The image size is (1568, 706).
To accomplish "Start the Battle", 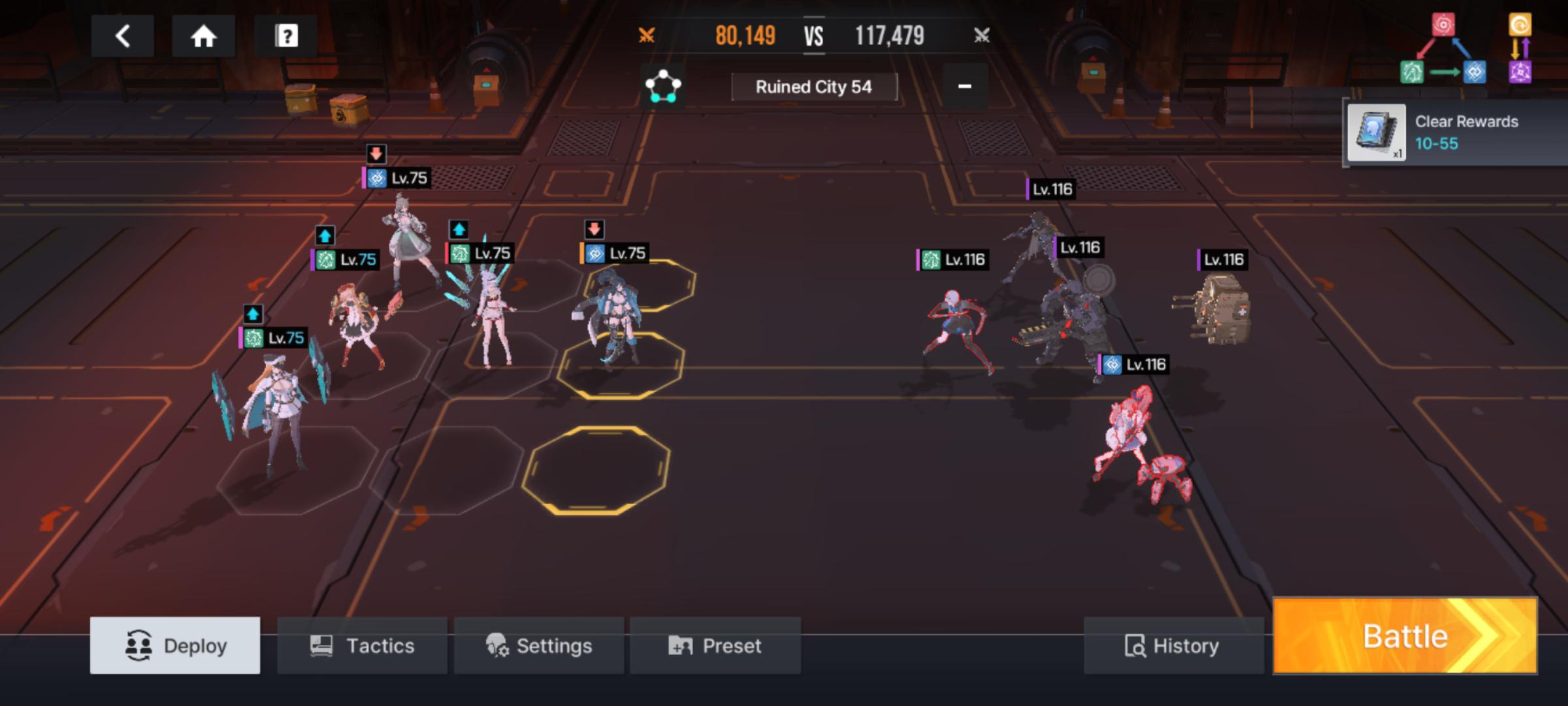I will point(1405,636).
